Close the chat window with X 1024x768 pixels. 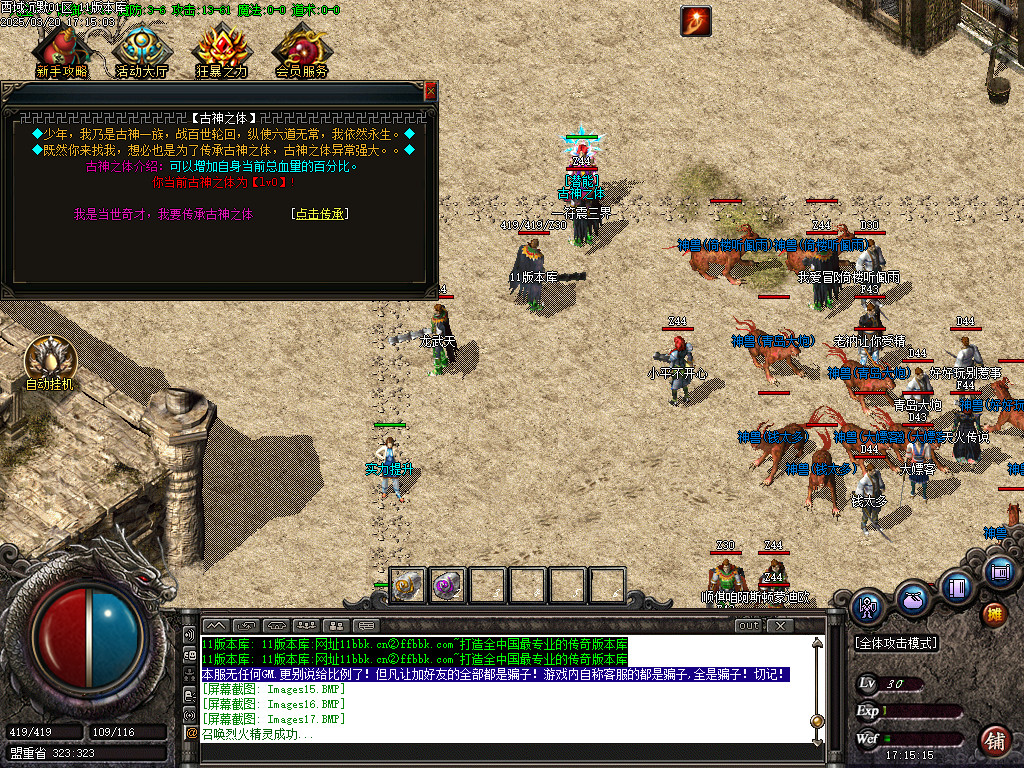click(780, 626)
